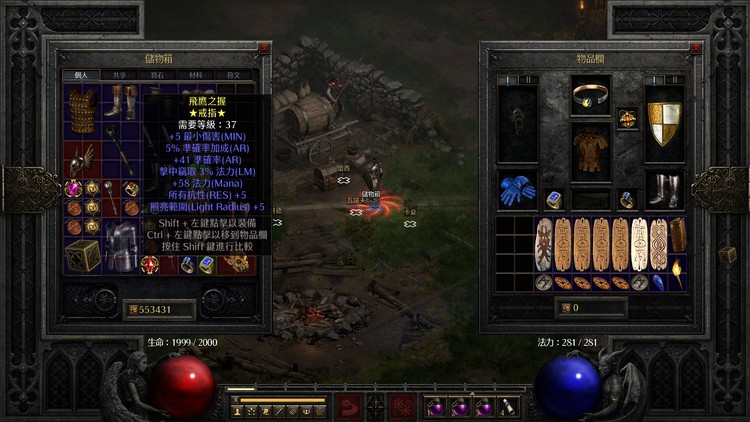Viewport: 750px width, 422px height.
Task: Close the stash window
Action: point(264,47)
